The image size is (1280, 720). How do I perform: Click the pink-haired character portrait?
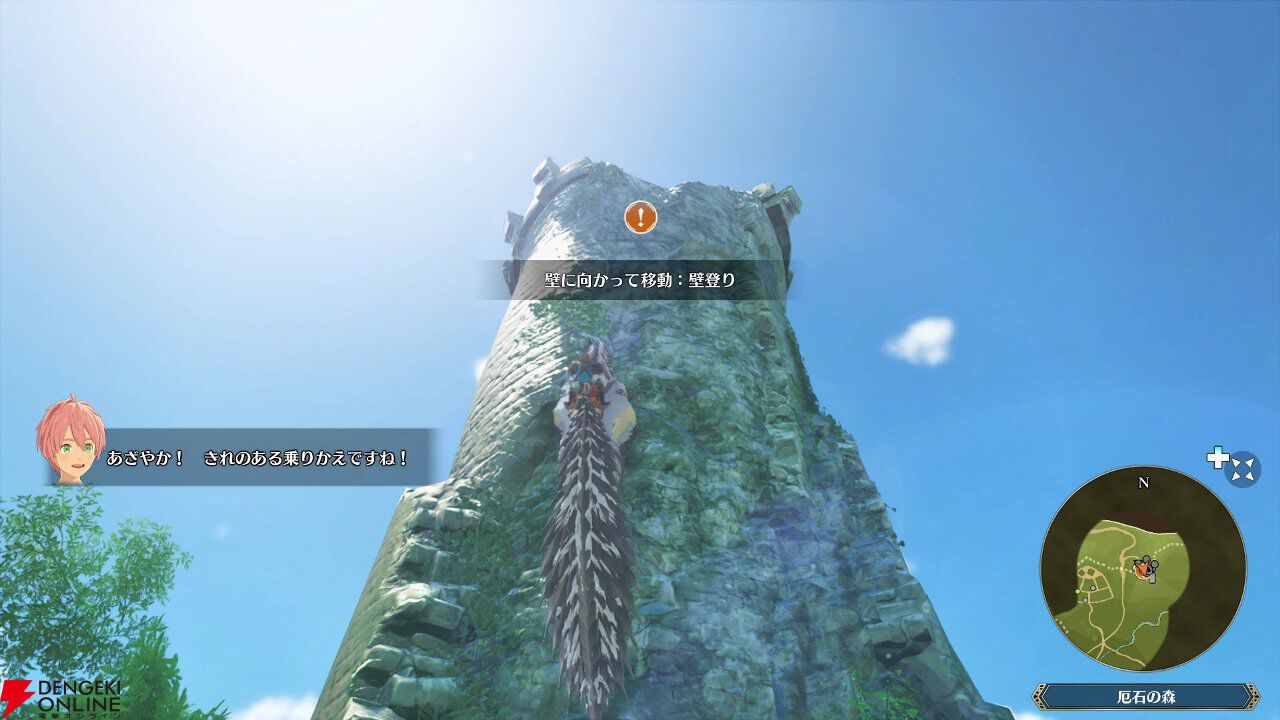click(x=70, y=441)
